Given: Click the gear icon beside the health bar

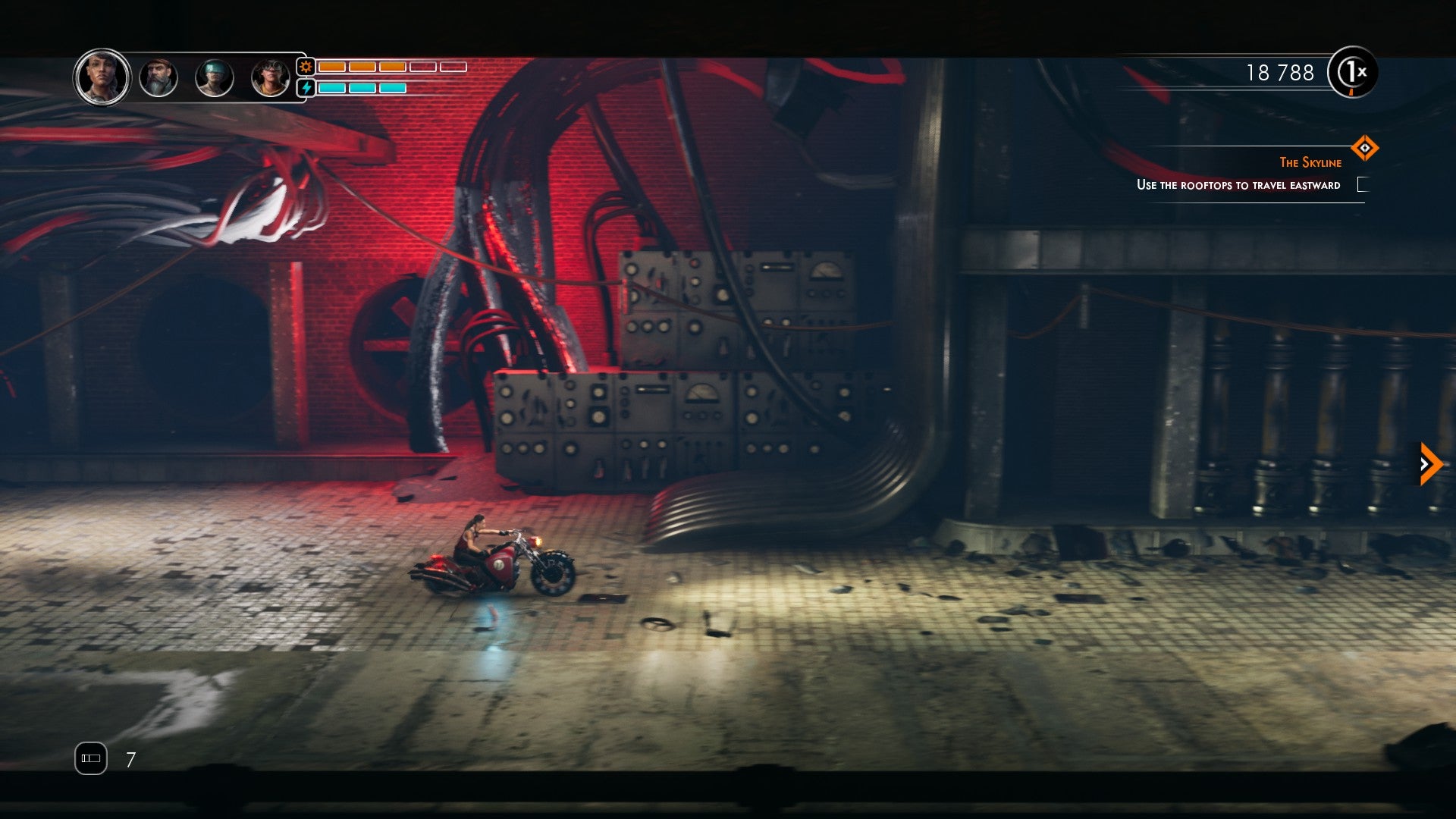Looking at the screenshot, I should [306, 67].
